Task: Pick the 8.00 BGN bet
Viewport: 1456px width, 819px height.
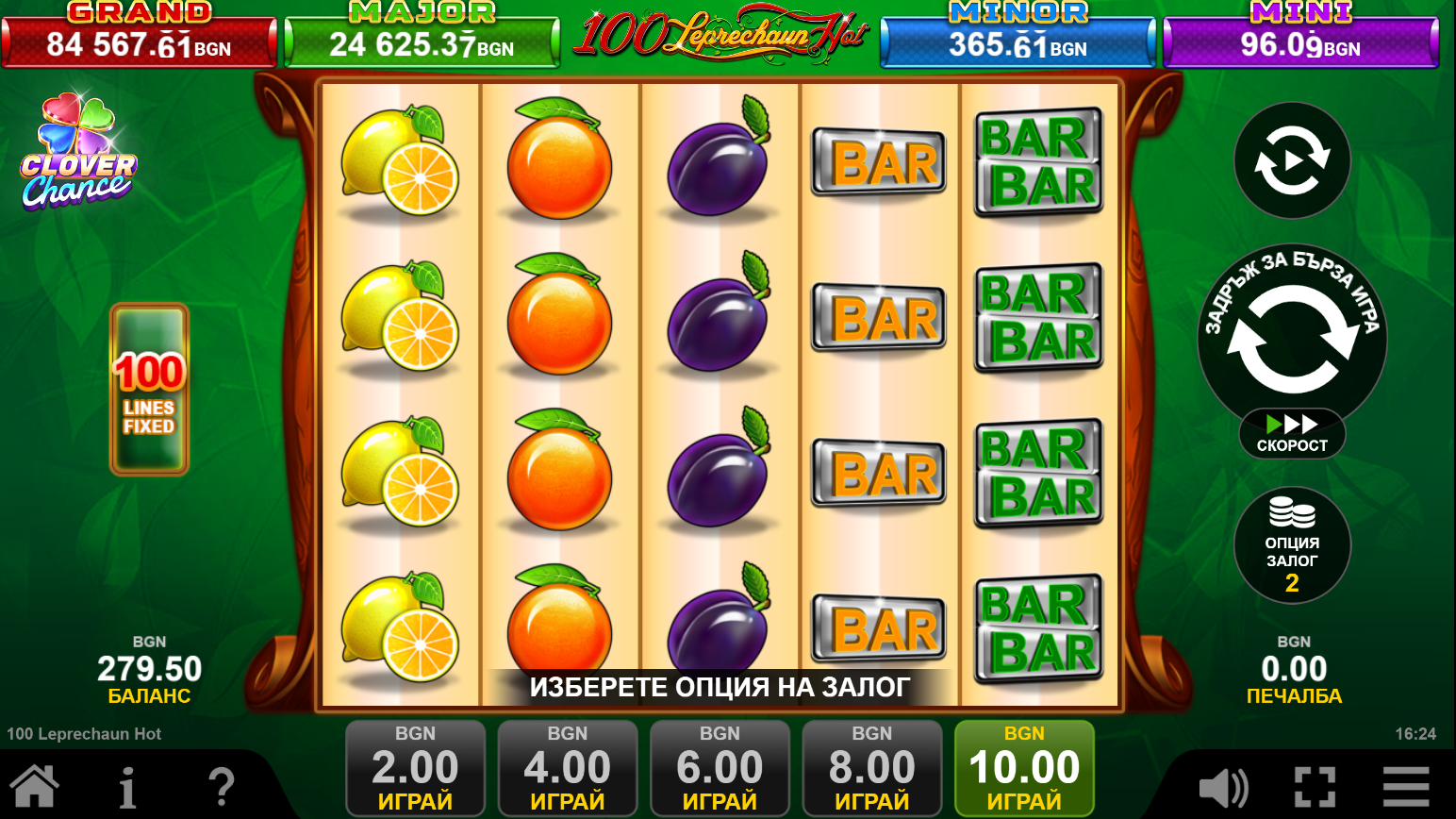Action: [x=872, y=768]
